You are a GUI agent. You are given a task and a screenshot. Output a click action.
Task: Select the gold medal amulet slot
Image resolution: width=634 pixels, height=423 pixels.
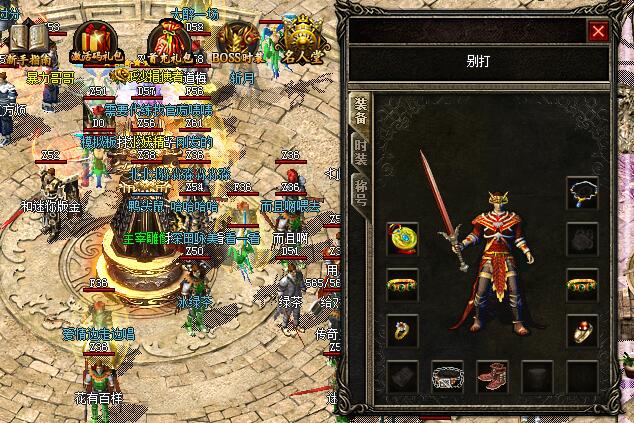tap(402, 239)
